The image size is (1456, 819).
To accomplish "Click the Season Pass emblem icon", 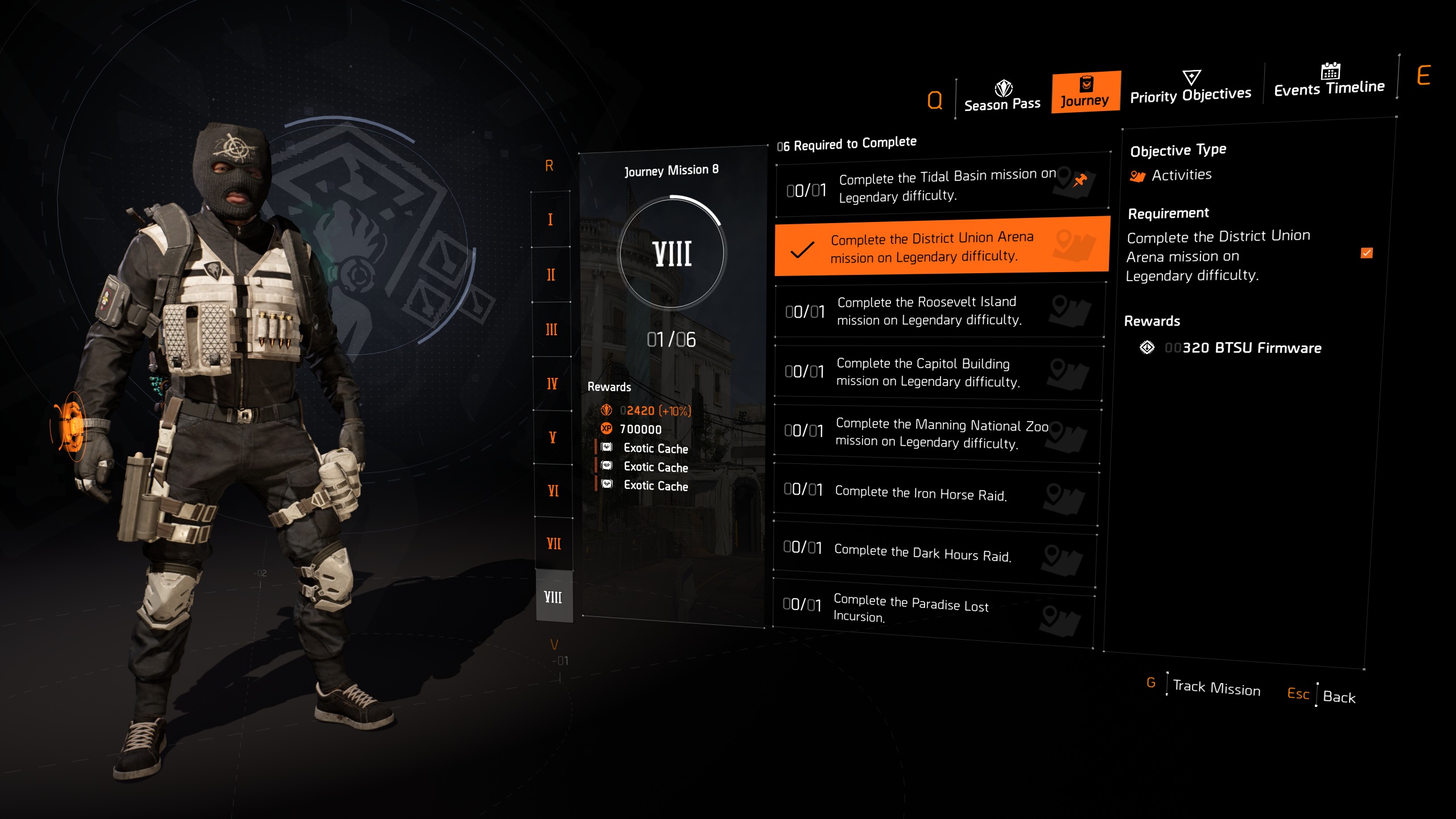I will click(x=1003, y=88).
